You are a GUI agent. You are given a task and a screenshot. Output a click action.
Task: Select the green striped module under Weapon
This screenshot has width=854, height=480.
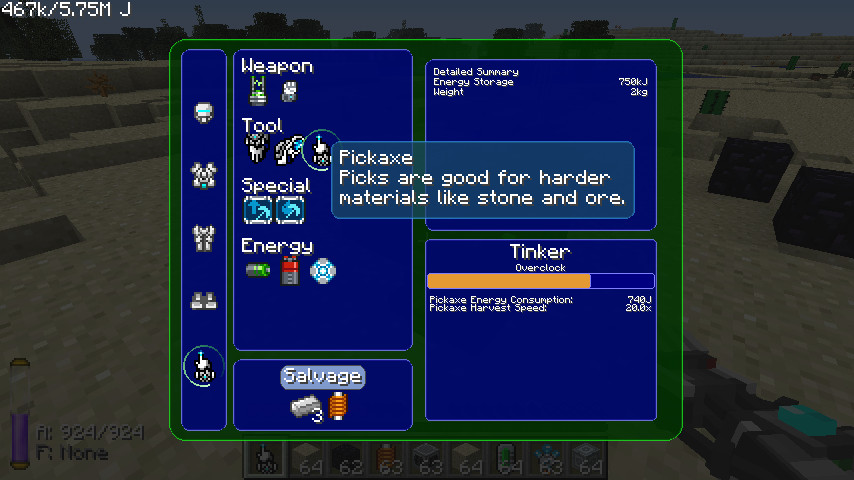point(257,92)
